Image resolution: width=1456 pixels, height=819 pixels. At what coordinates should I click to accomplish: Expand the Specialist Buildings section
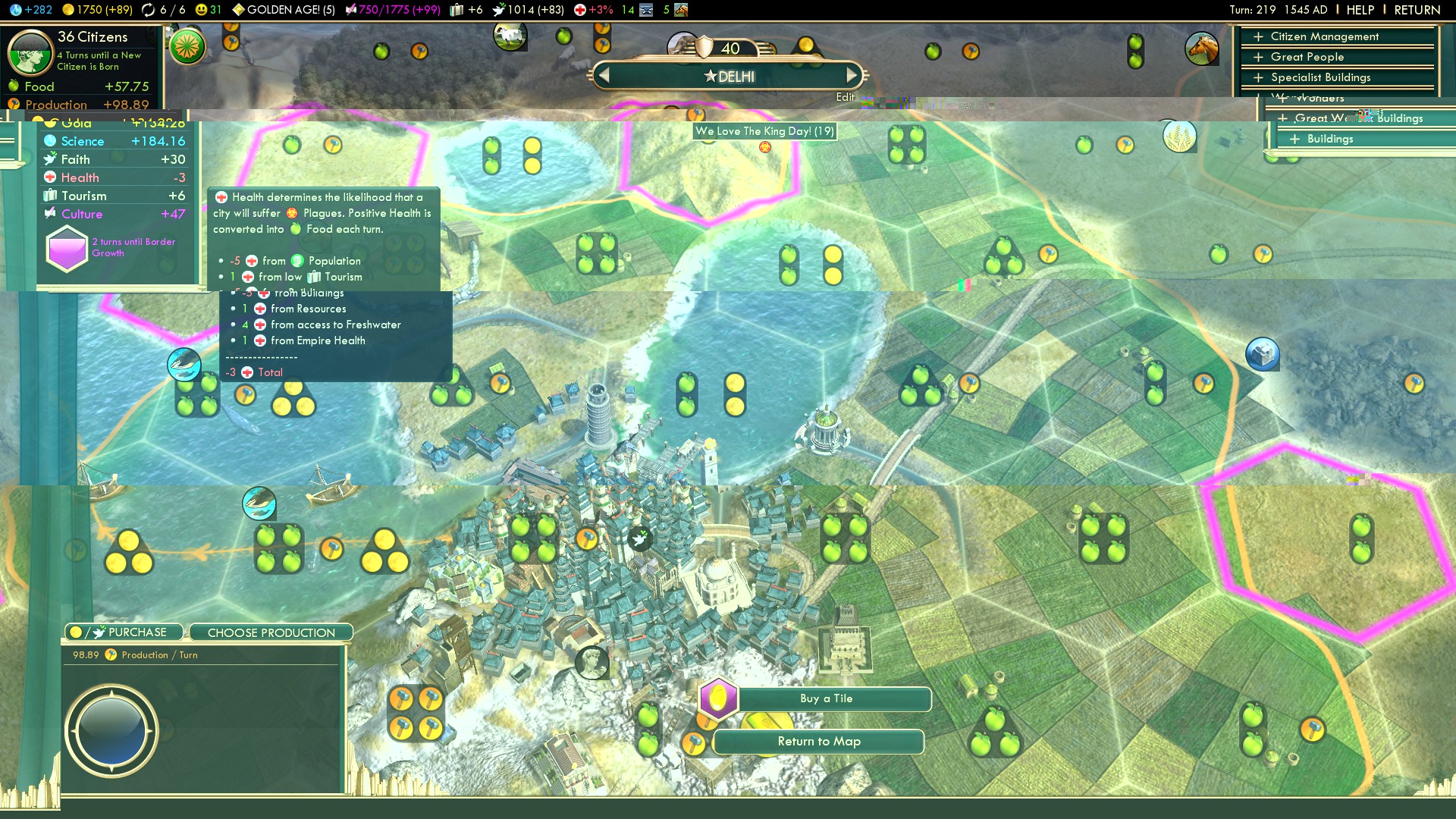pos(1319,77)
